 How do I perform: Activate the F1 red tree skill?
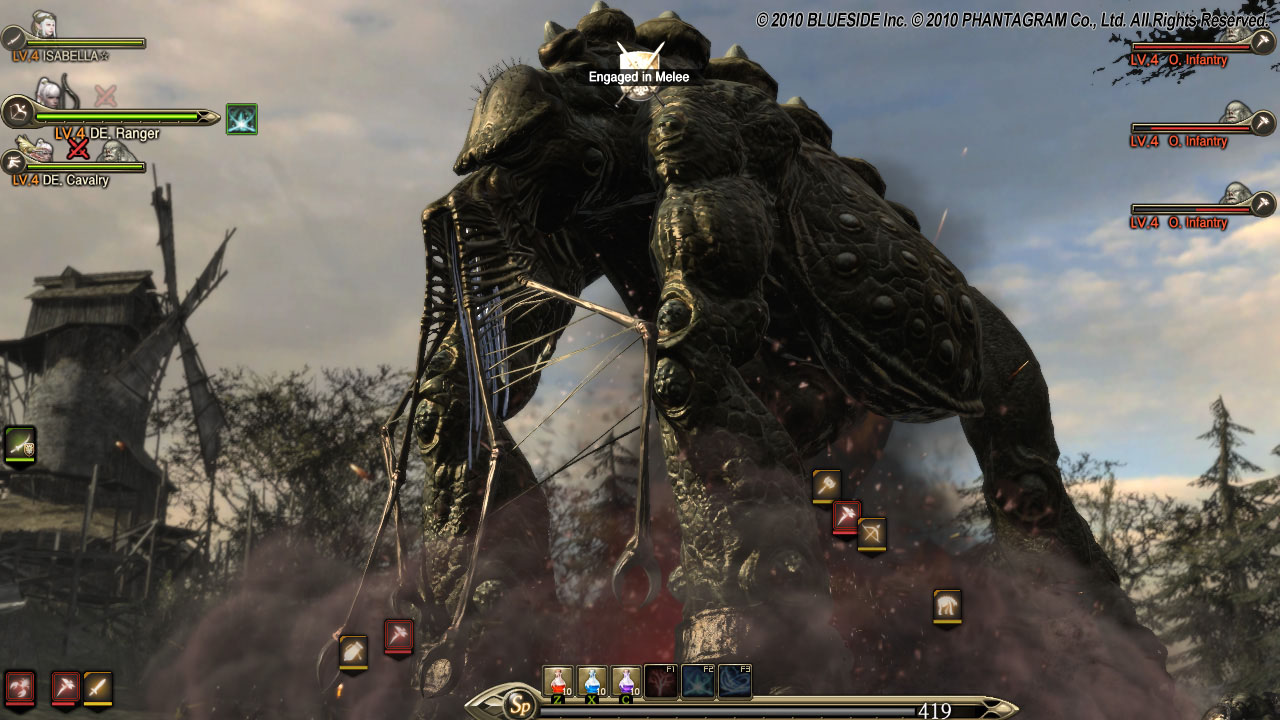(661, 681)
